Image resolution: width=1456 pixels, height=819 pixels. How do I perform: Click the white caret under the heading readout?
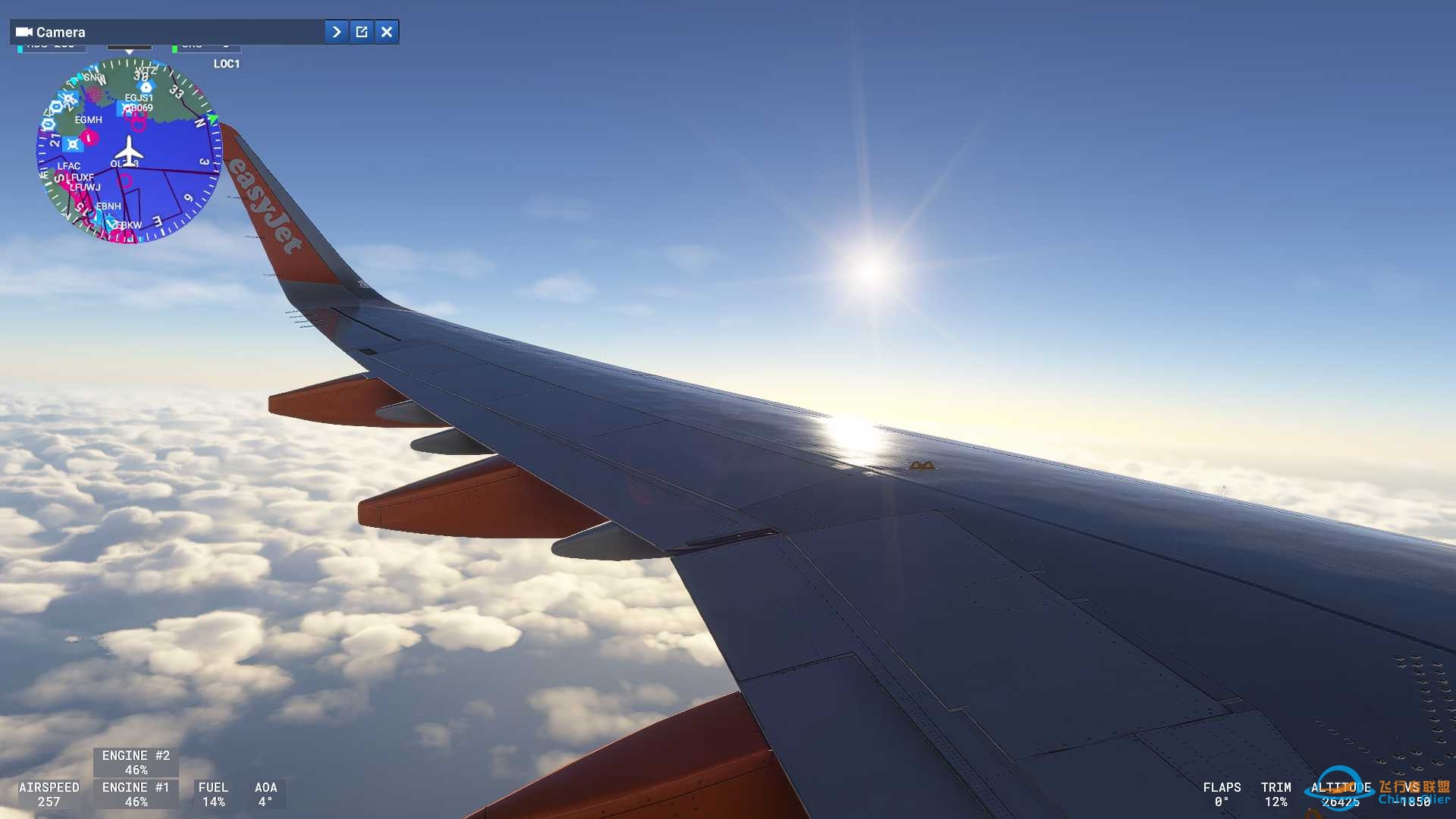point(129,53)
